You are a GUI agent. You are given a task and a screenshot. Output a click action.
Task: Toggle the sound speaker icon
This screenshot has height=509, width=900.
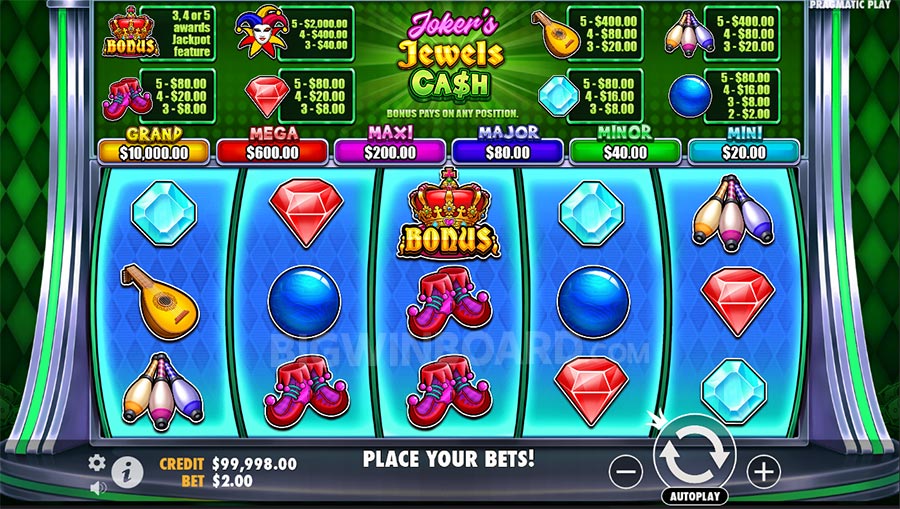click(x=98, y=488)
